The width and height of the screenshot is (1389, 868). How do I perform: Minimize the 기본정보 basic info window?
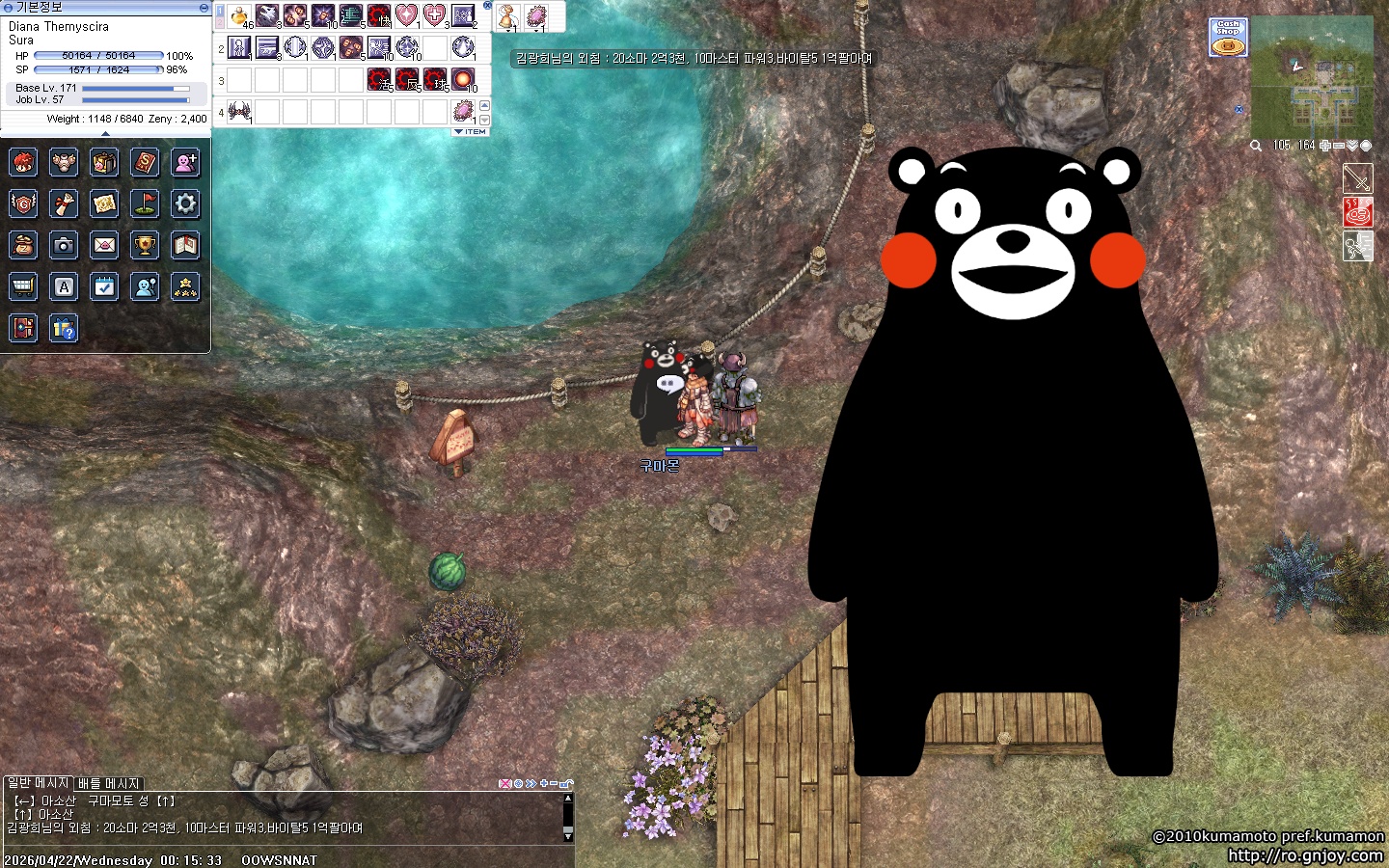204,7
